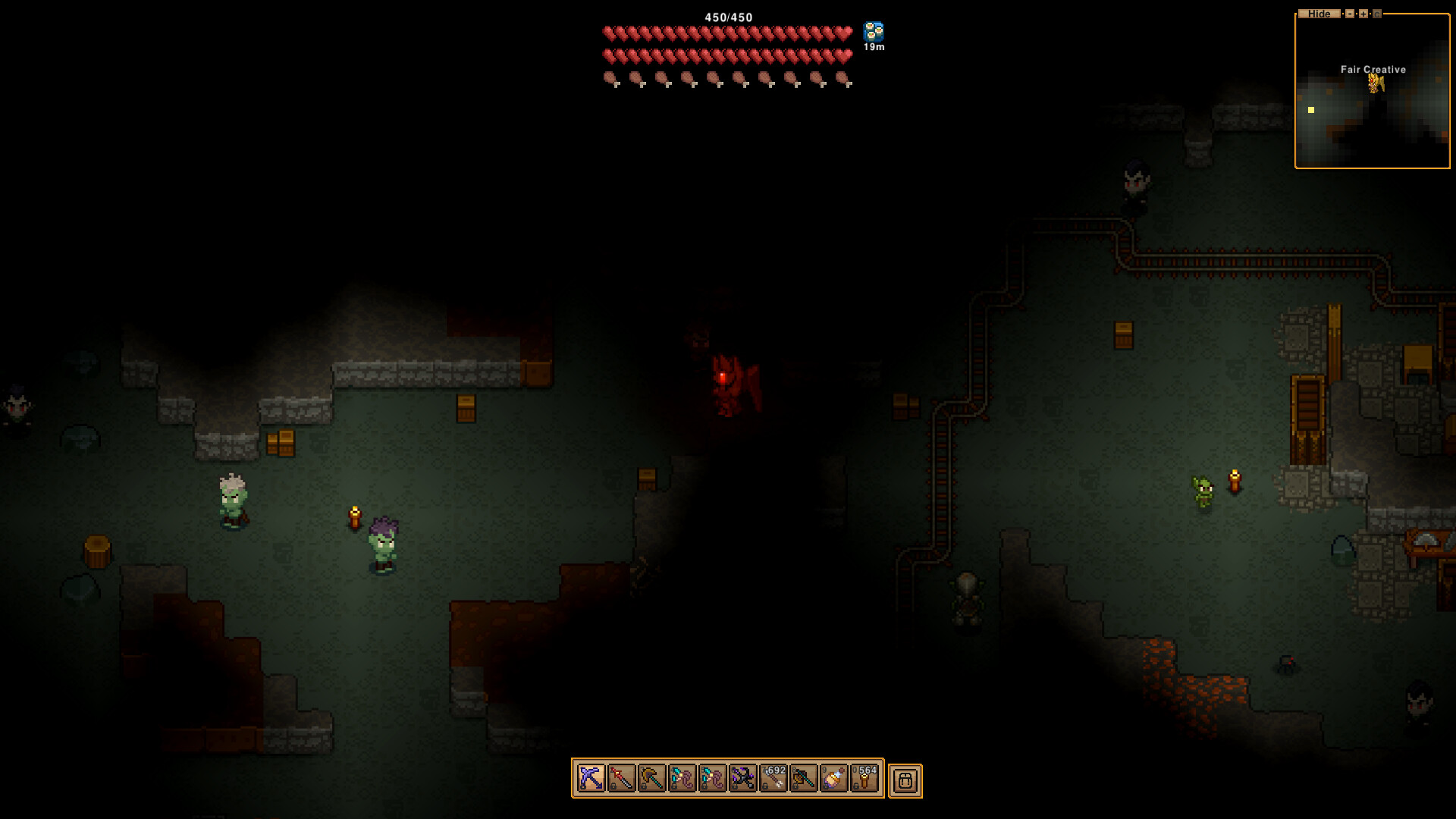Zoom in the minimap with plus button
The height and width of the screenshot is (819, 1456).
[1363, 14]
